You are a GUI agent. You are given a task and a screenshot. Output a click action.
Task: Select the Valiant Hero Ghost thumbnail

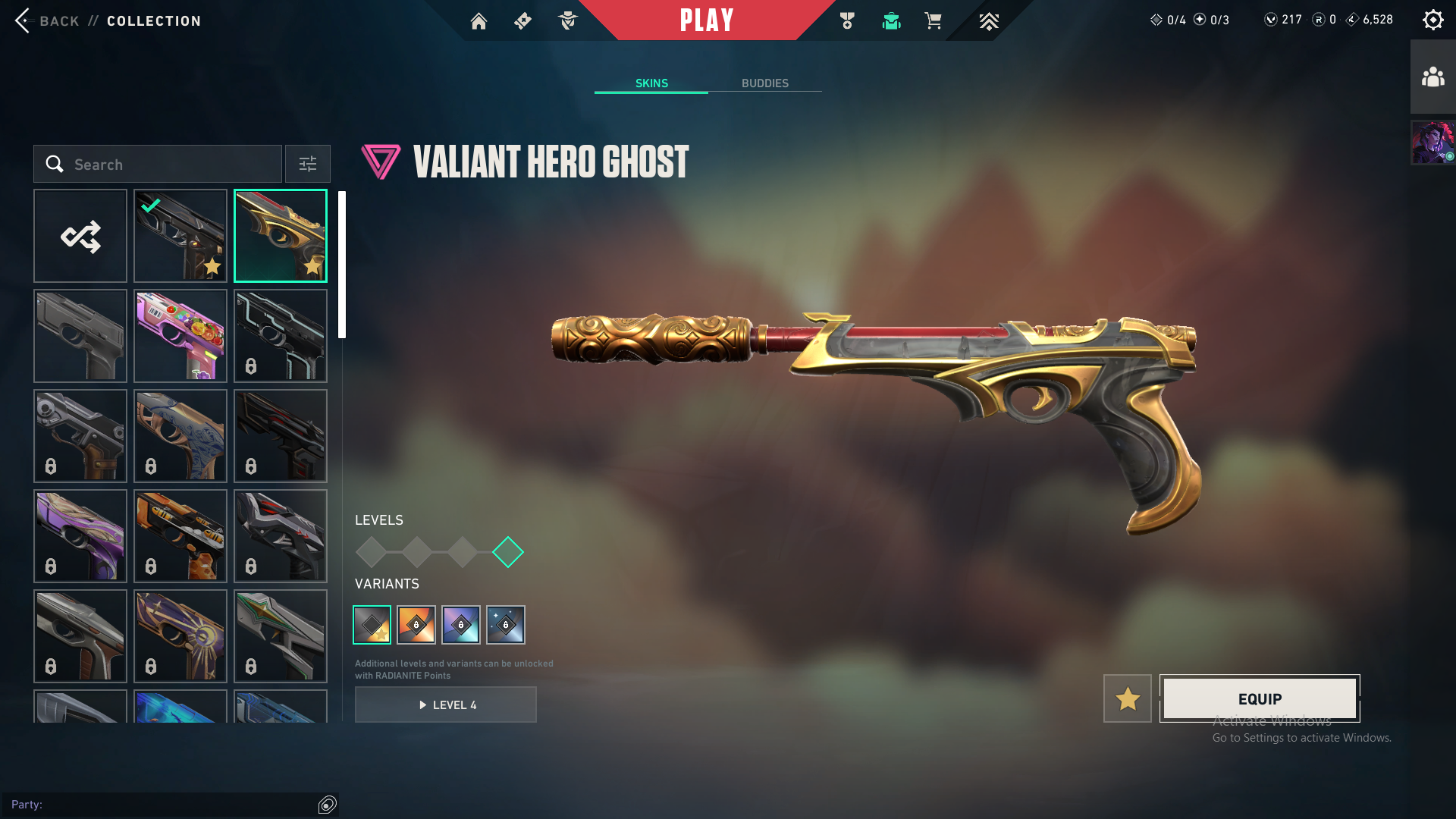click(281, 236)
